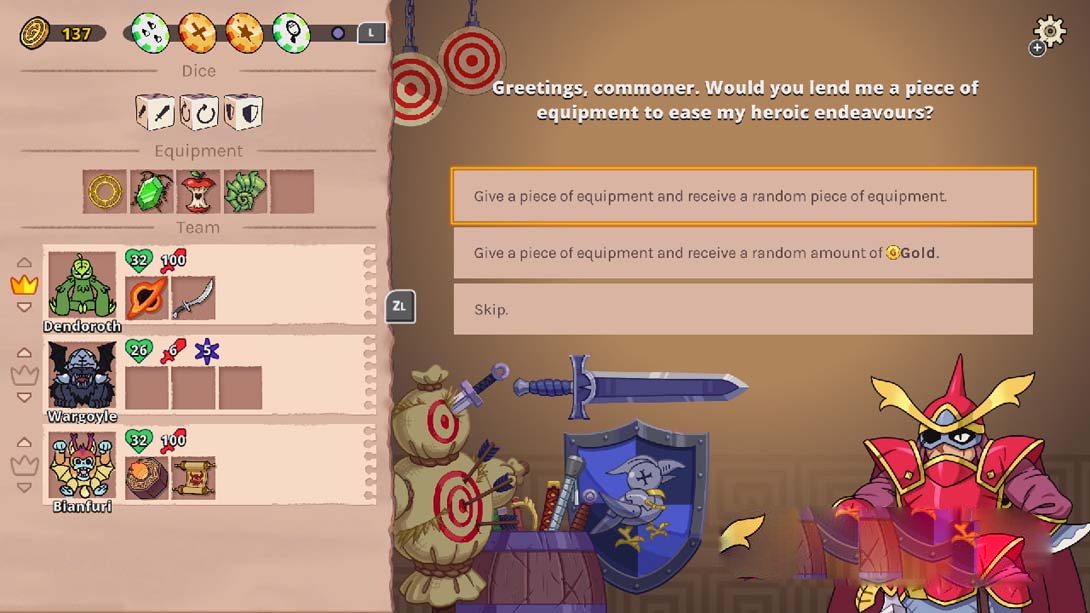Open the settings gear icon
The width and height of the screenshot is (1090, 613).
[x=1049, y=30]
